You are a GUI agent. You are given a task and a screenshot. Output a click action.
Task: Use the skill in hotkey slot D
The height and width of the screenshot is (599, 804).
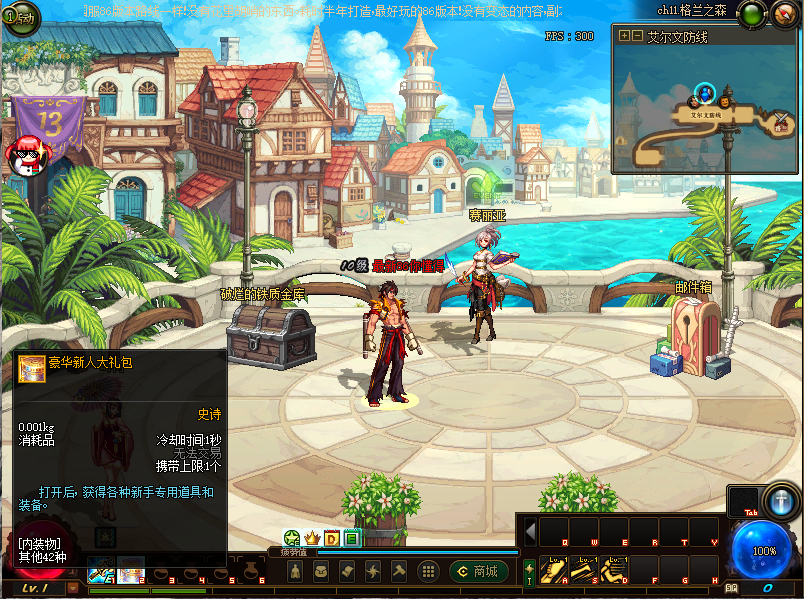616,570
